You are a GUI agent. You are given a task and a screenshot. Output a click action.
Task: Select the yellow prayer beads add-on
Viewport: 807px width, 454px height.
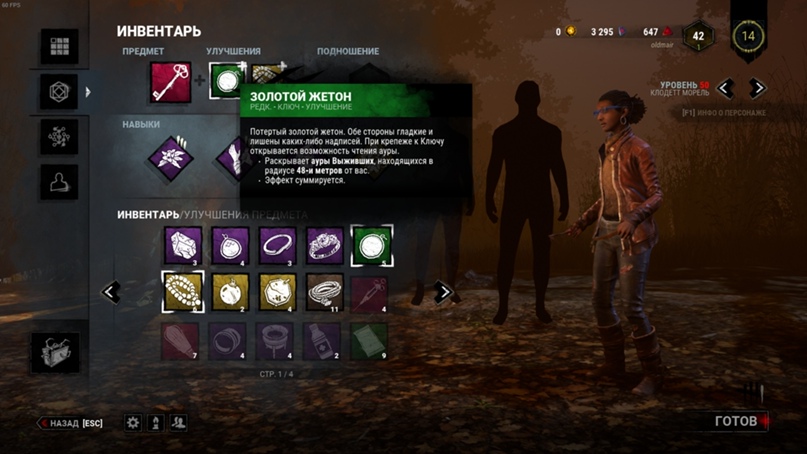click(x=183, y=292)
